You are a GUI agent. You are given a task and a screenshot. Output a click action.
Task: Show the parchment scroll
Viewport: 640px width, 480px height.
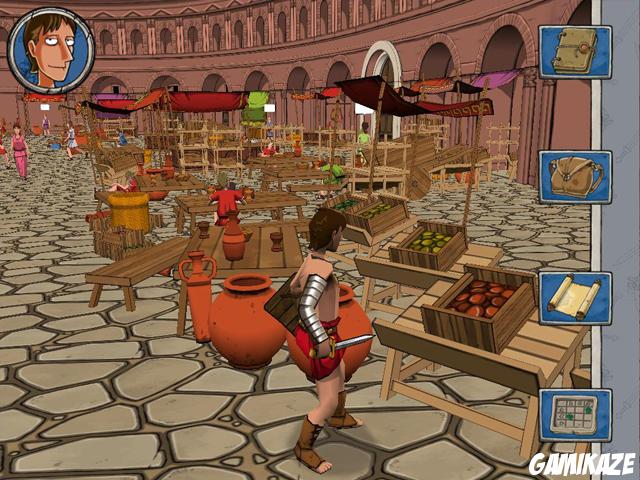pyautogui.click(x=575, y=297)
